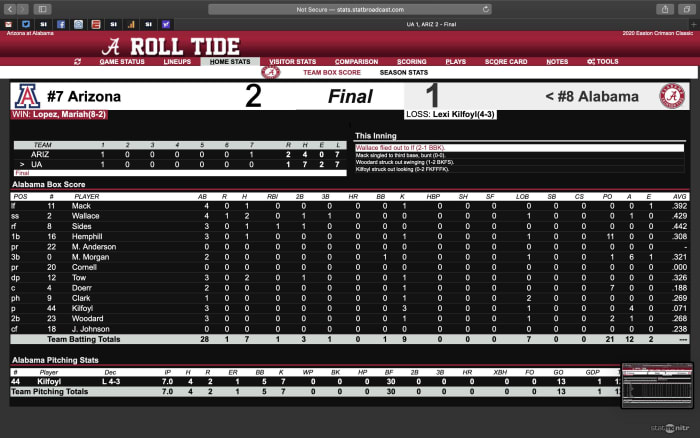
Task: Click the Arizona team logo
Action: [x=27, y=97]
